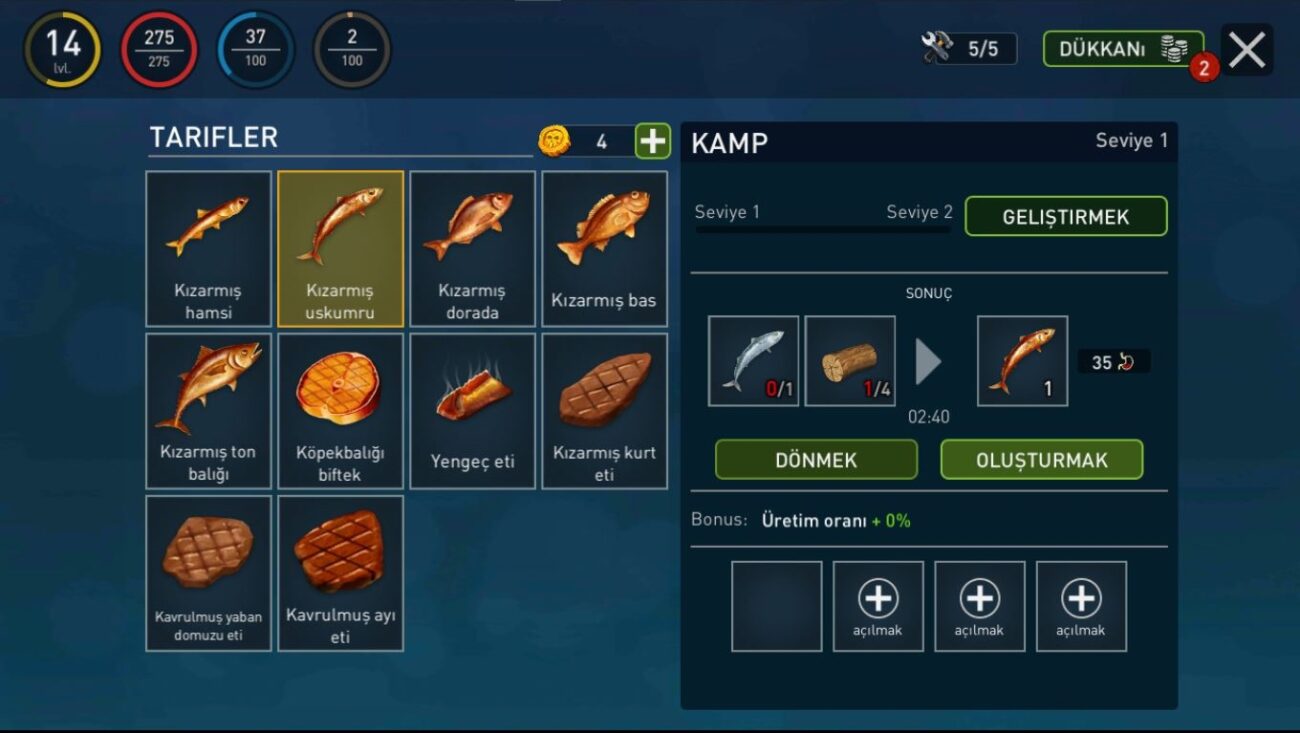1300x733 pixels.
Task: Click the Dönmek button
Action: pyautogui.click(x=816, y=460)
